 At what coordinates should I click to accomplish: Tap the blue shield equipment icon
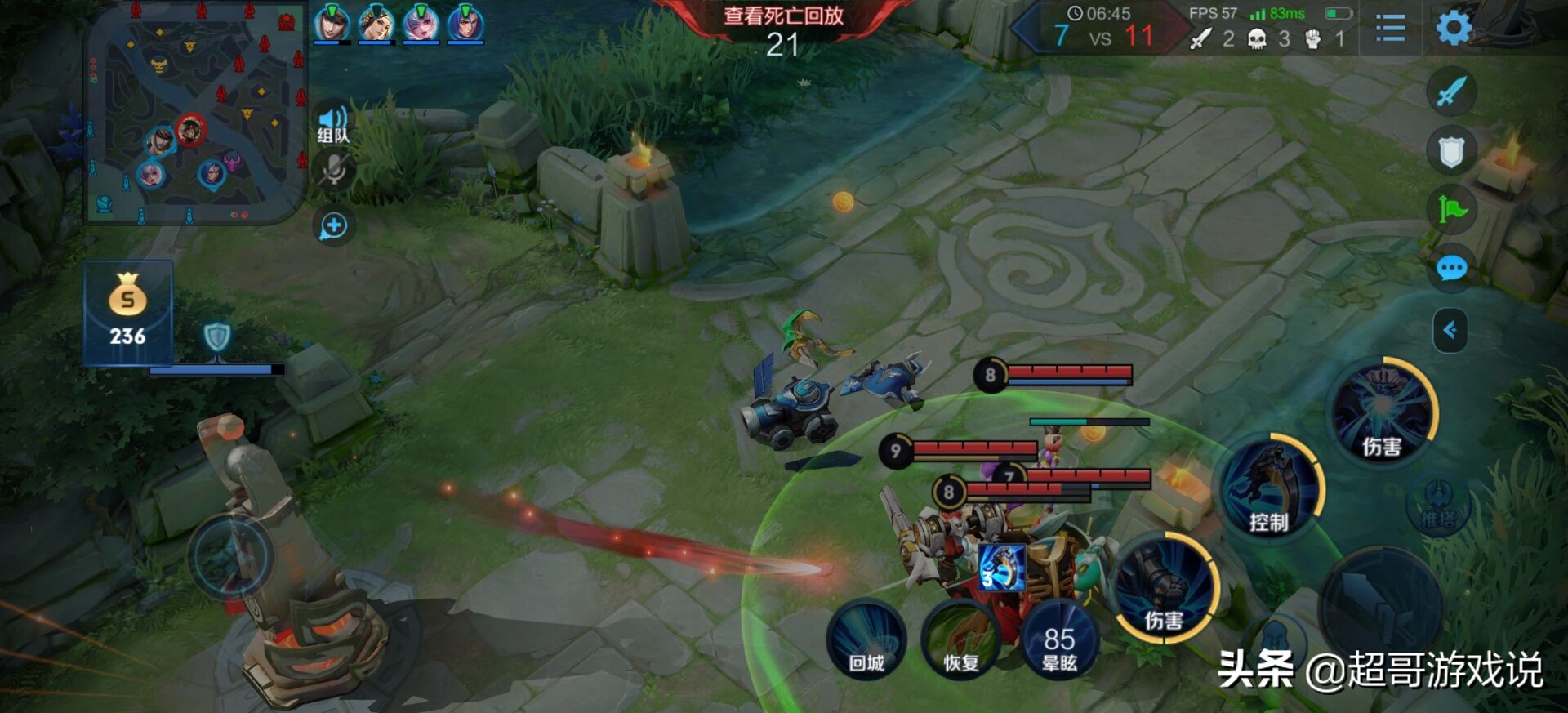click(216, 336)
